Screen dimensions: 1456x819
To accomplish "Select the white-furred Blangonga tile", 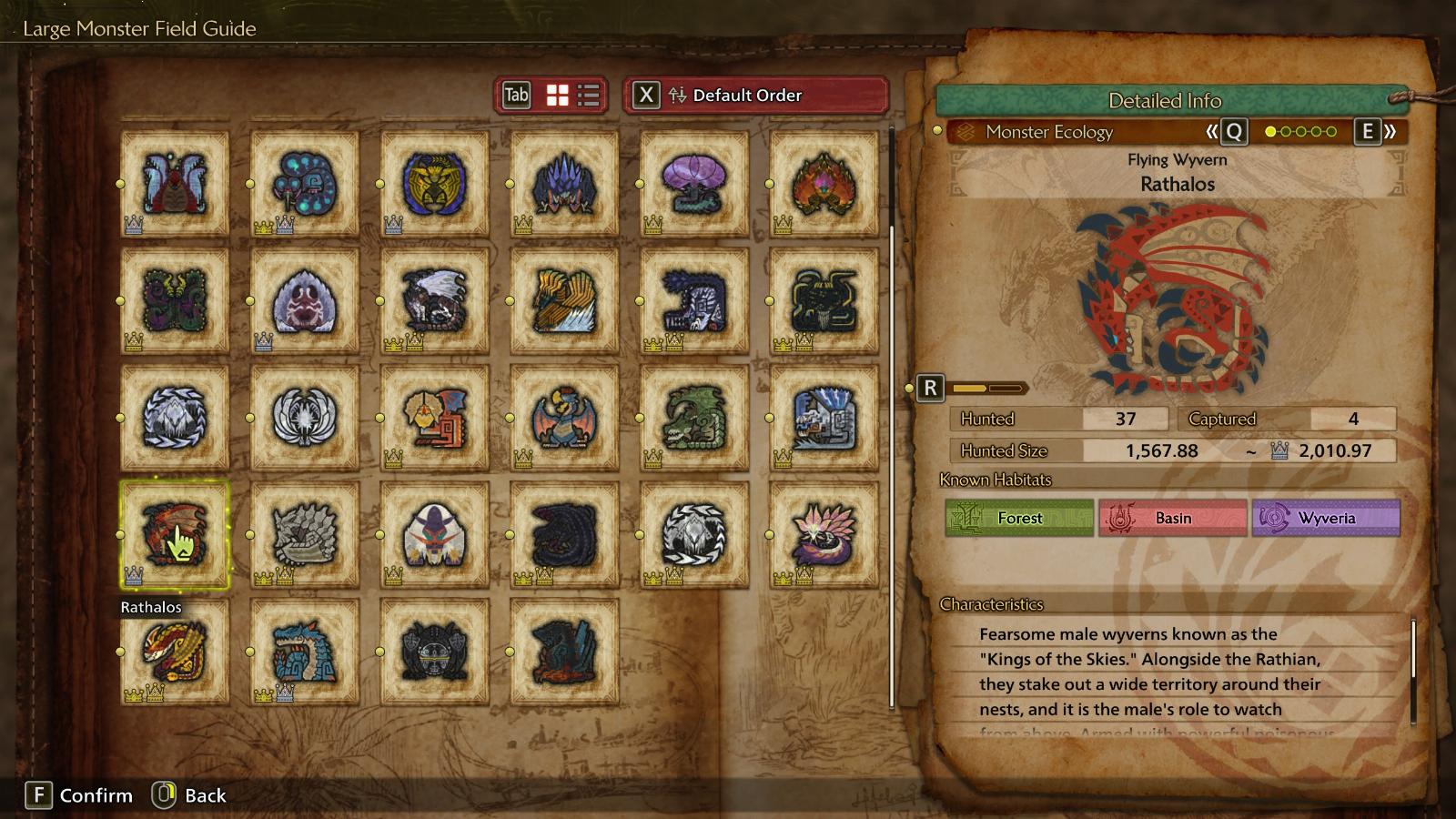I will (434, 534).
